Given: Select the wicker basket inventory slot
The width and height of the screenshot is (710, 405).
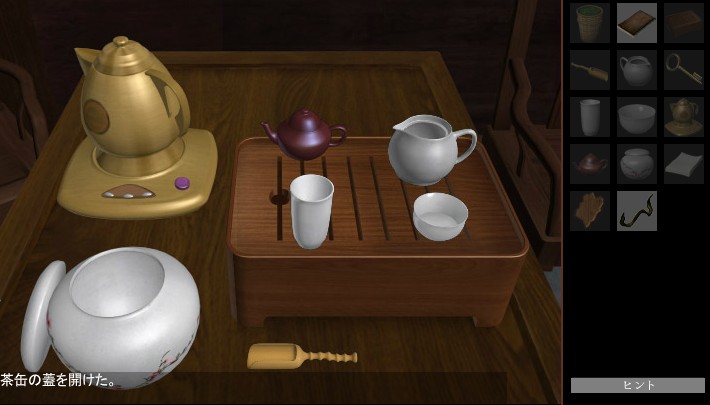Looking at the screenshot, I should (x=590, y=23).
